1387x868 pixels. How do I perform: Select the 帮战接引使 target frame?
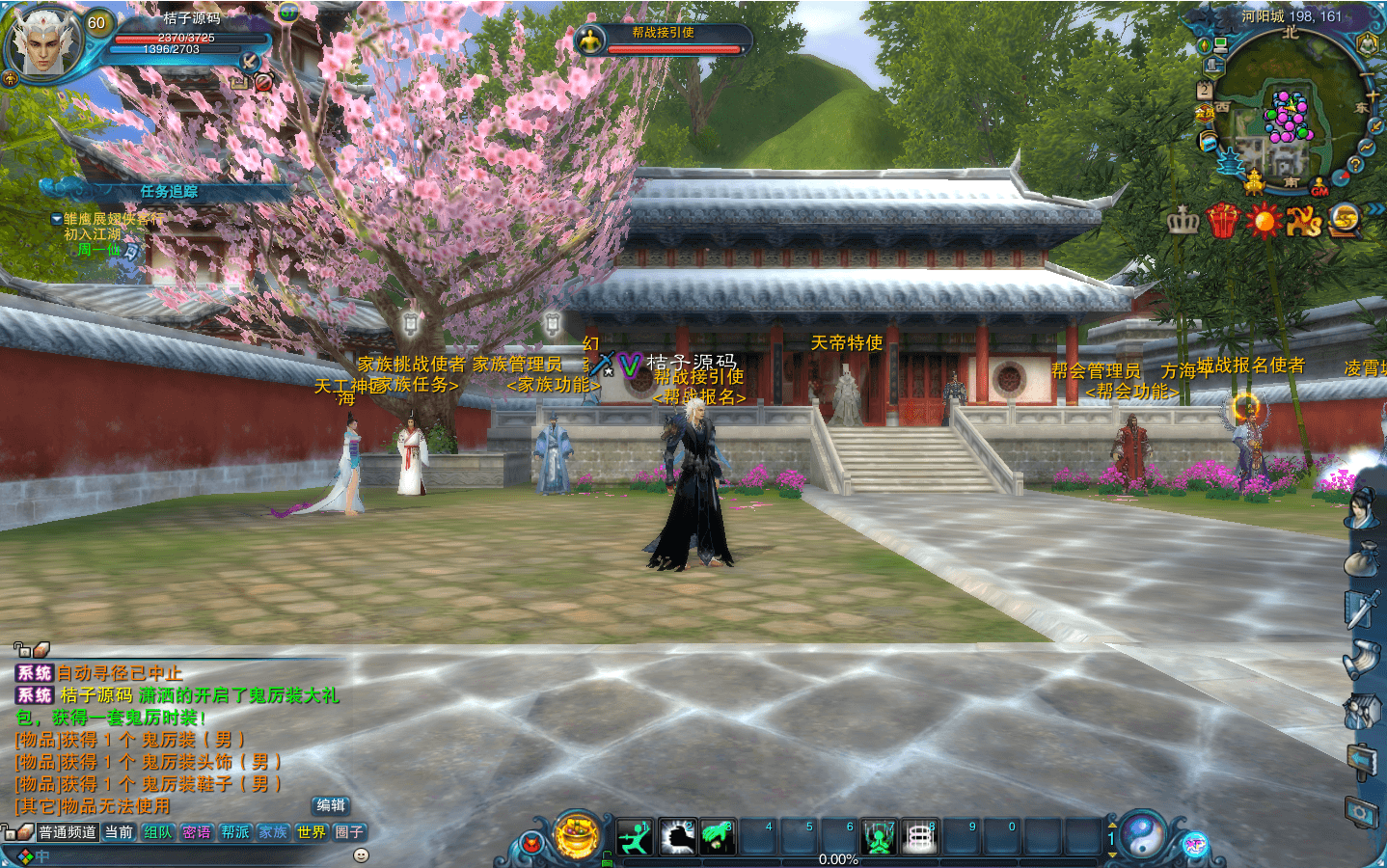tap(662, 40)
